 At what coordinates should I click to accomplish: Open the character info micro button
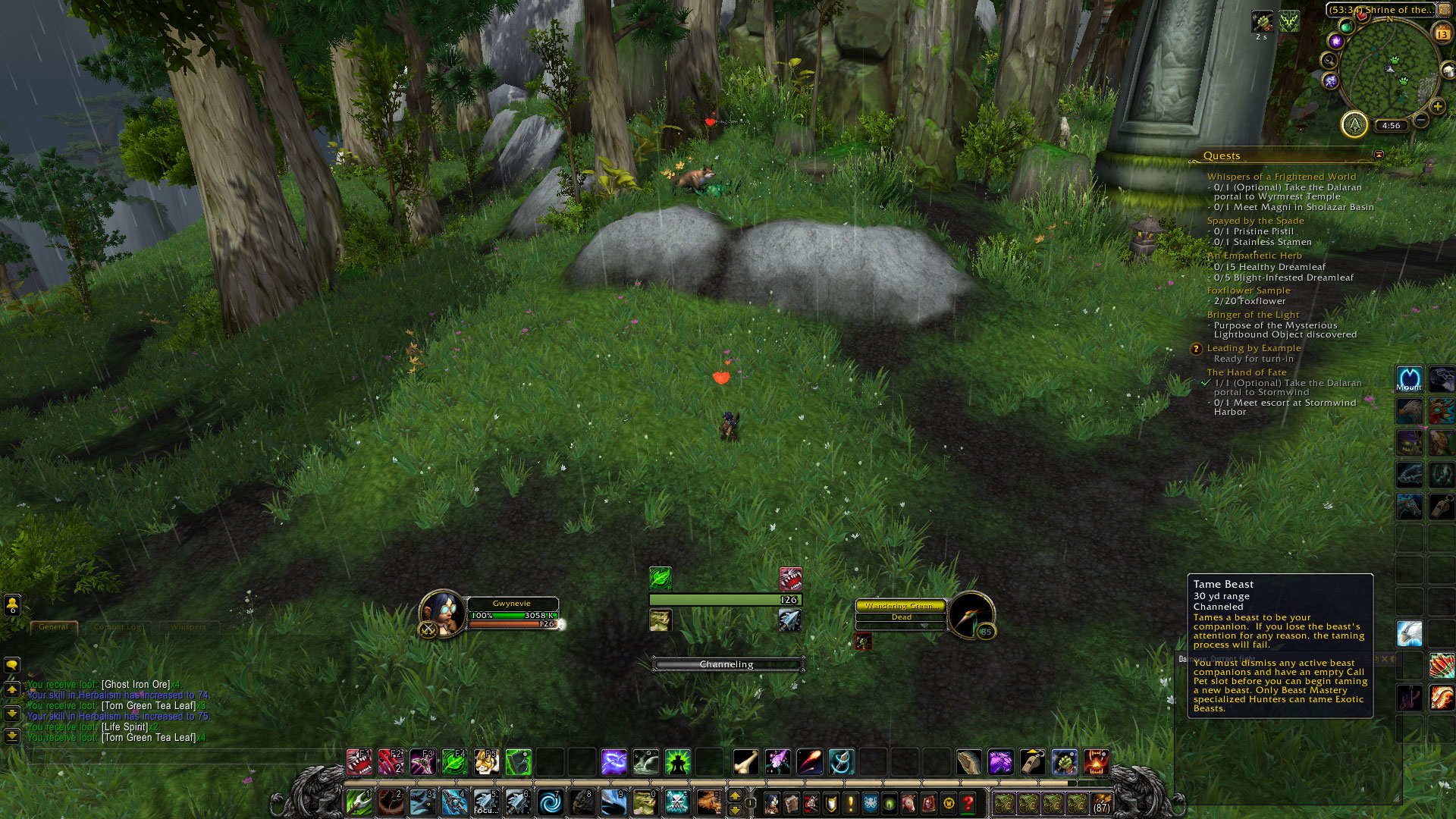(x=771, y=802)
